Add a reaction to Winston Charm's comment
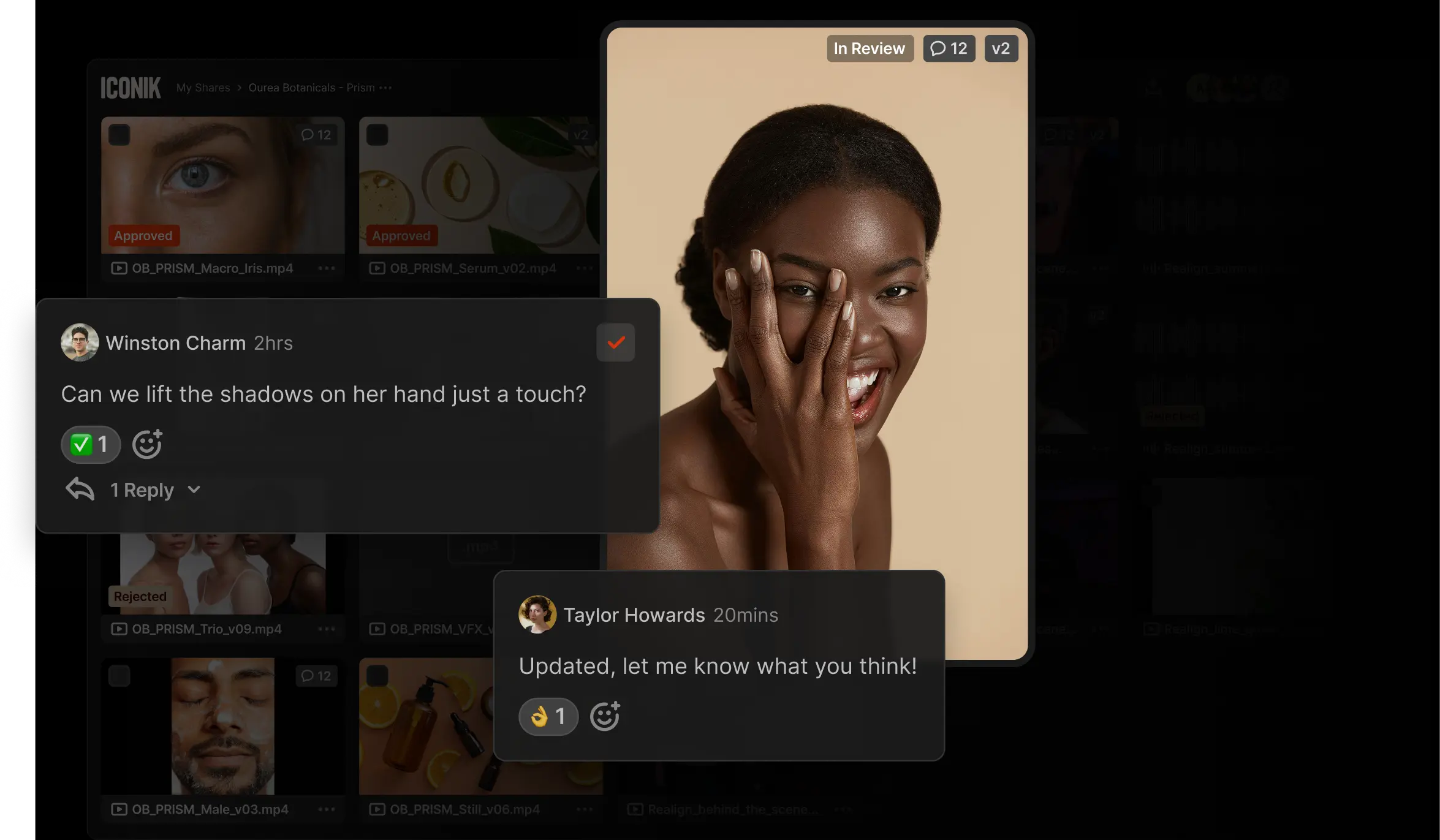The image size is (1440, 840). pyautogui.click(x=147, y=444)
